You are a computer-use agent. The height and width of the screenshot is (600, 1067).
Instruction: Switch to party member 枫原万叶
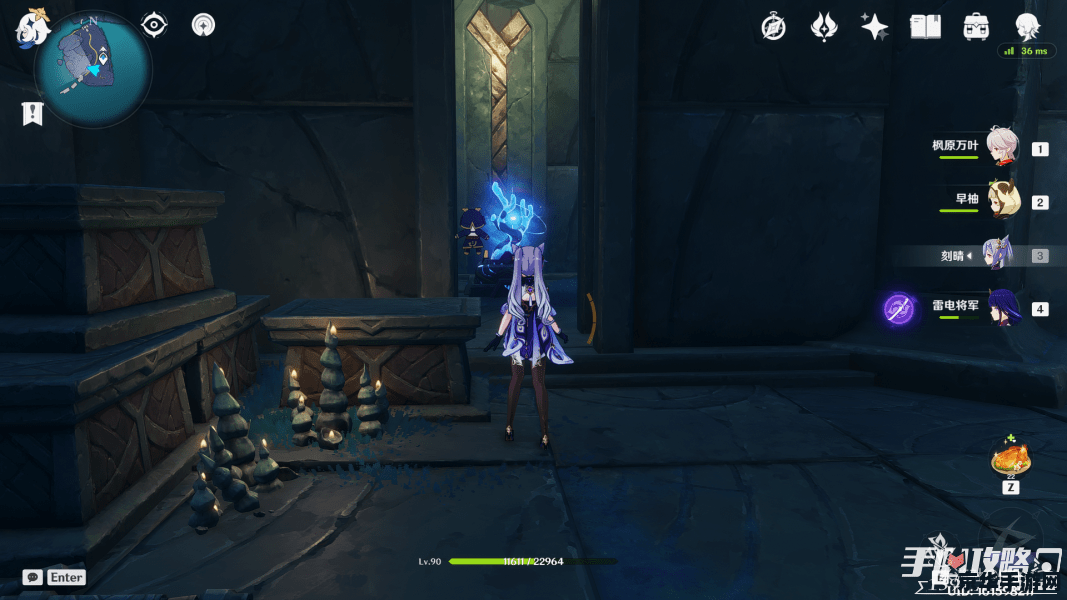[1001, 147]
